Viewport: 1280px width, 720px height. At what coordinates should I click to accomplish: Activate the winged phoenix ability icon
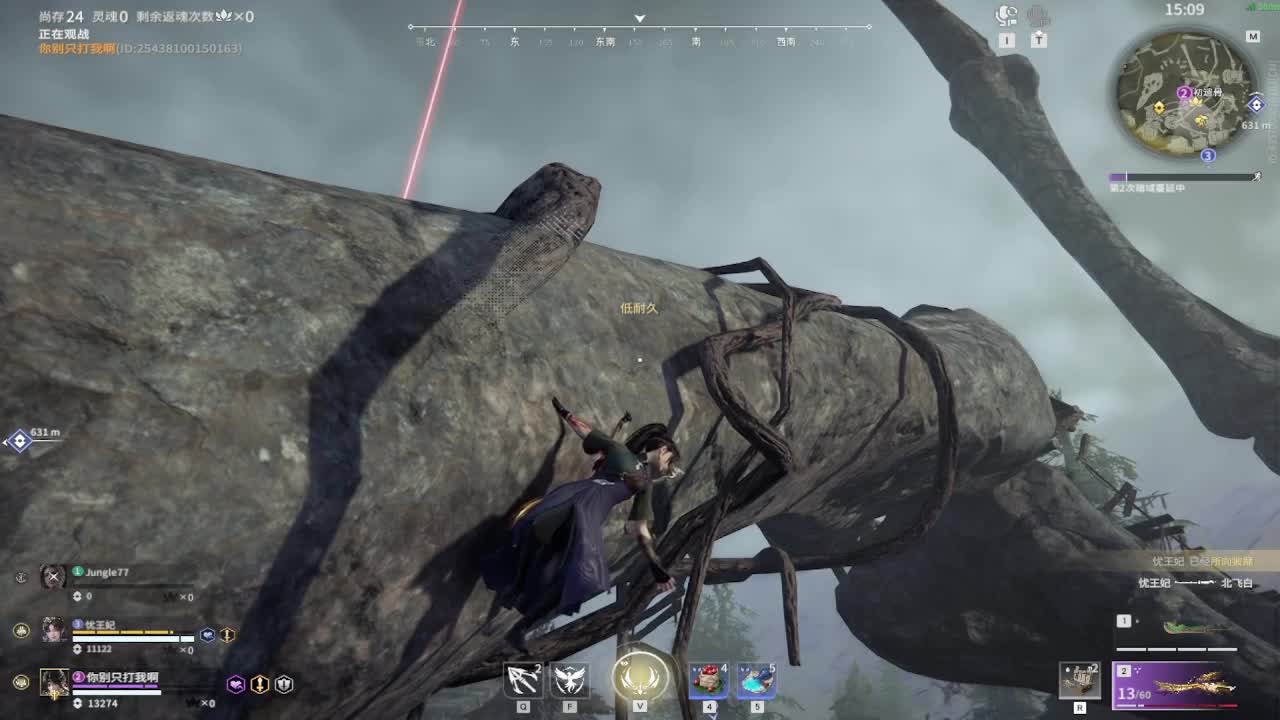point(570,680)
